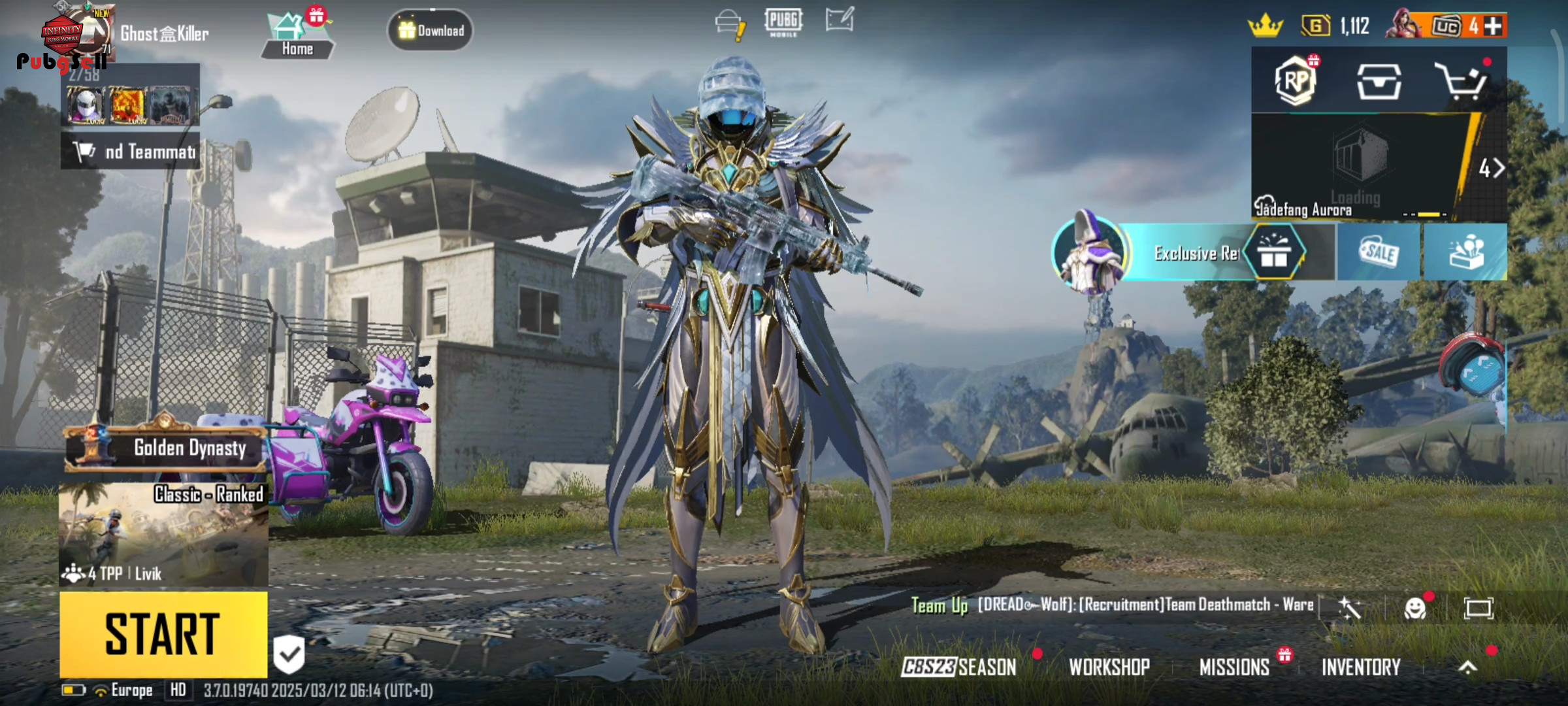Open the SALE offers icon
The width and height of the screenshot is (1568, 706).
(1379, 252)
